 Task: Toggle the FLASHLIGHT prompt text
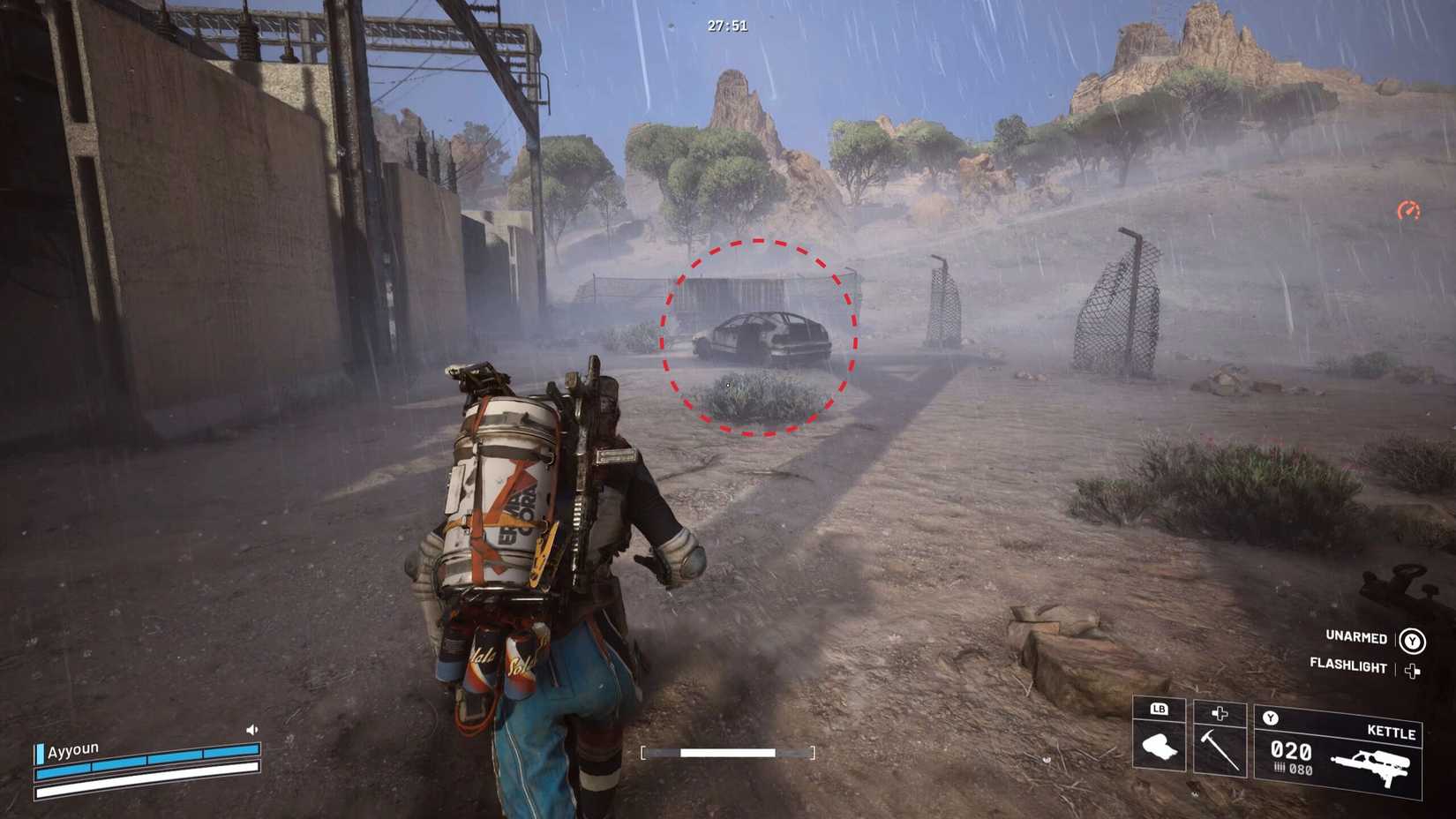coord(1348,668)
